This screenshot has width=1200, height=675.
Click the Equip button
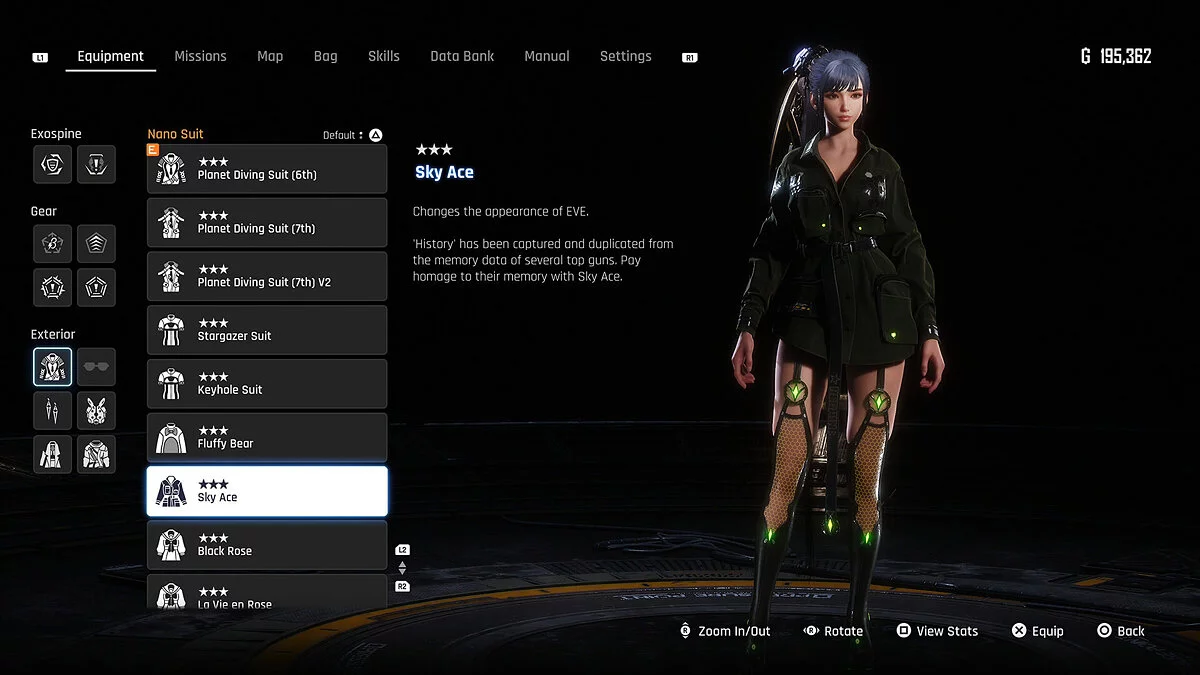coord(1037,631)
